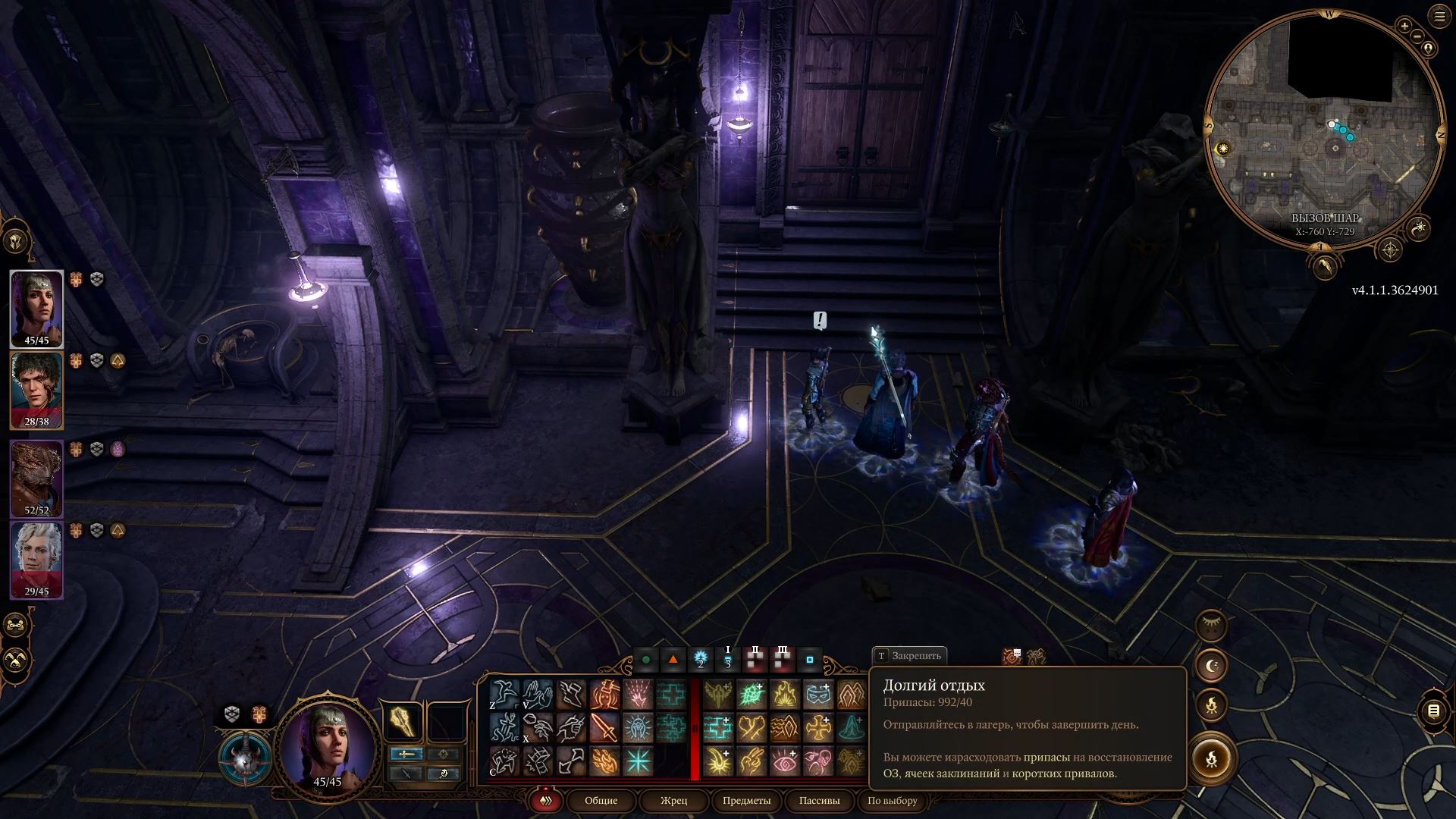Show the Пассивы hotbar tab

coord(819,800)
